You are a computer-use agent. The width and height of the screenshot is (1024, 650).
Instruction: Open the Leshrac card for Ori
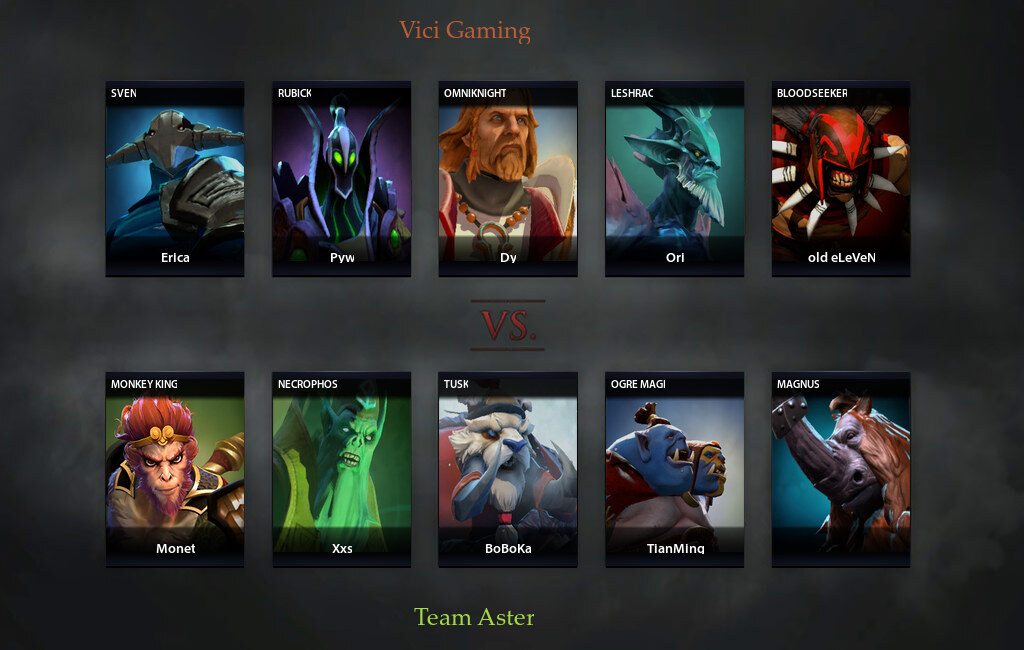point(675,178)
